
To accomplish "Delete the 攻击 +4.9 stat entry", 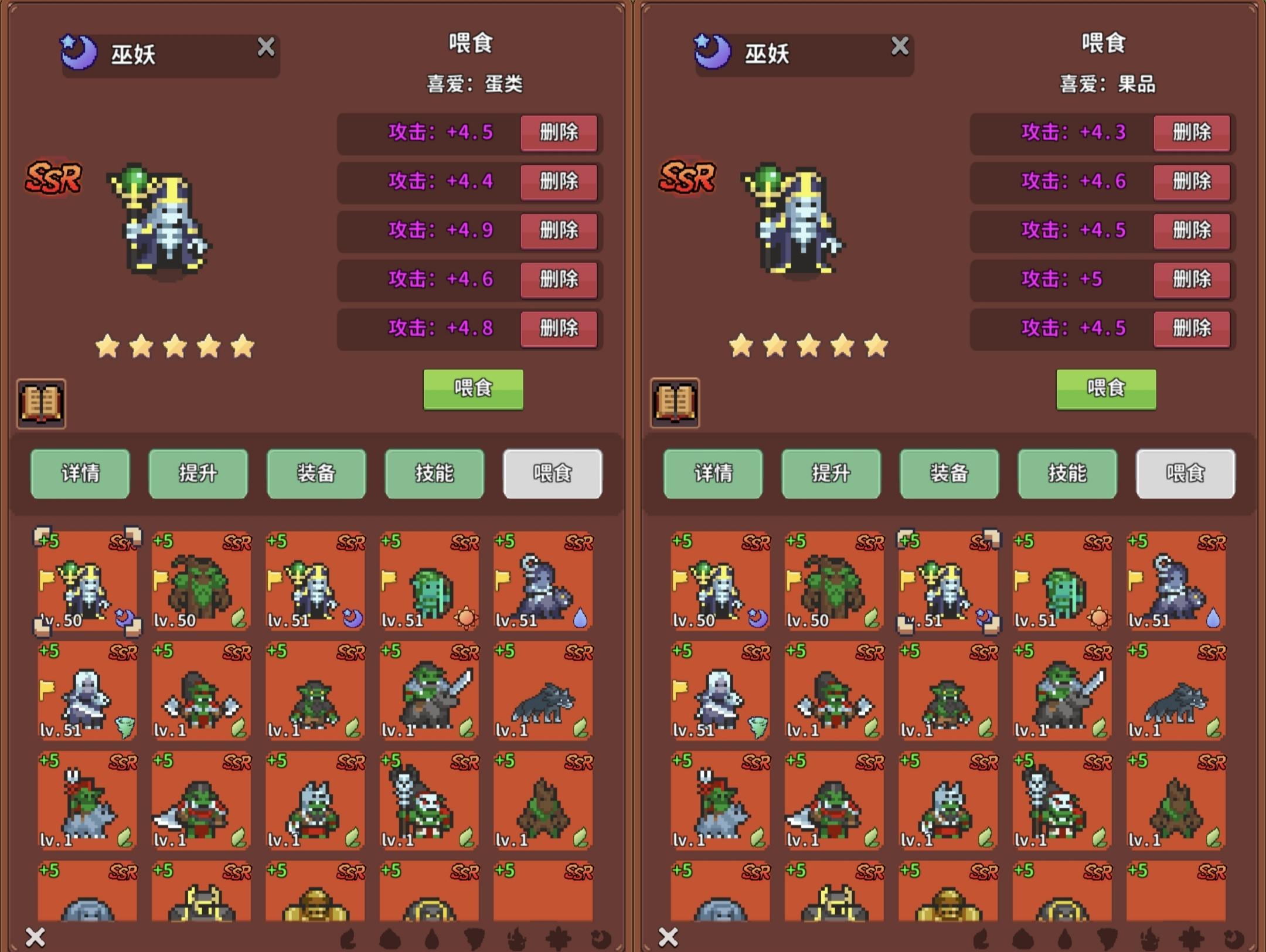I will tap(559, 231).
